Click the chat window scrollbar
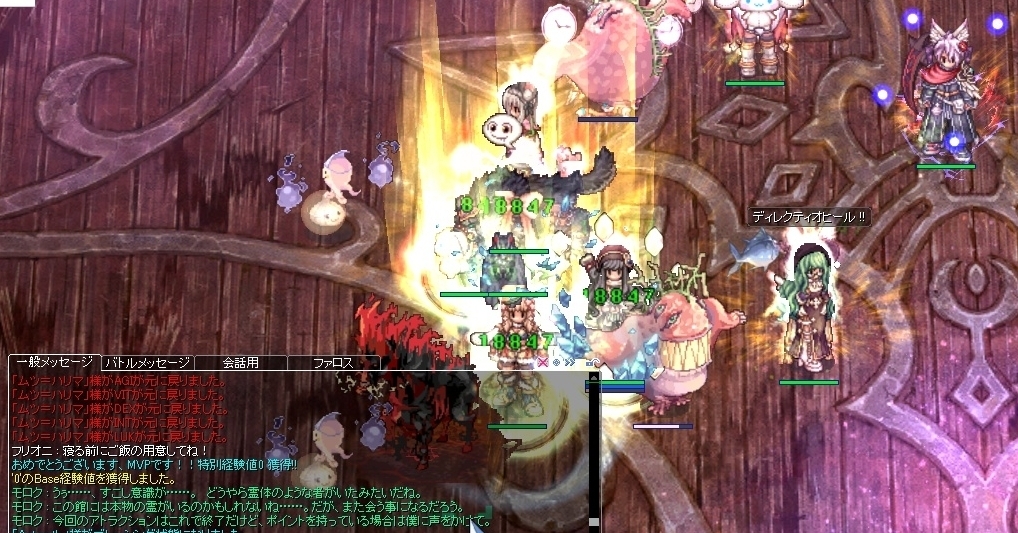1018x533 pixels. pos(593,450)
